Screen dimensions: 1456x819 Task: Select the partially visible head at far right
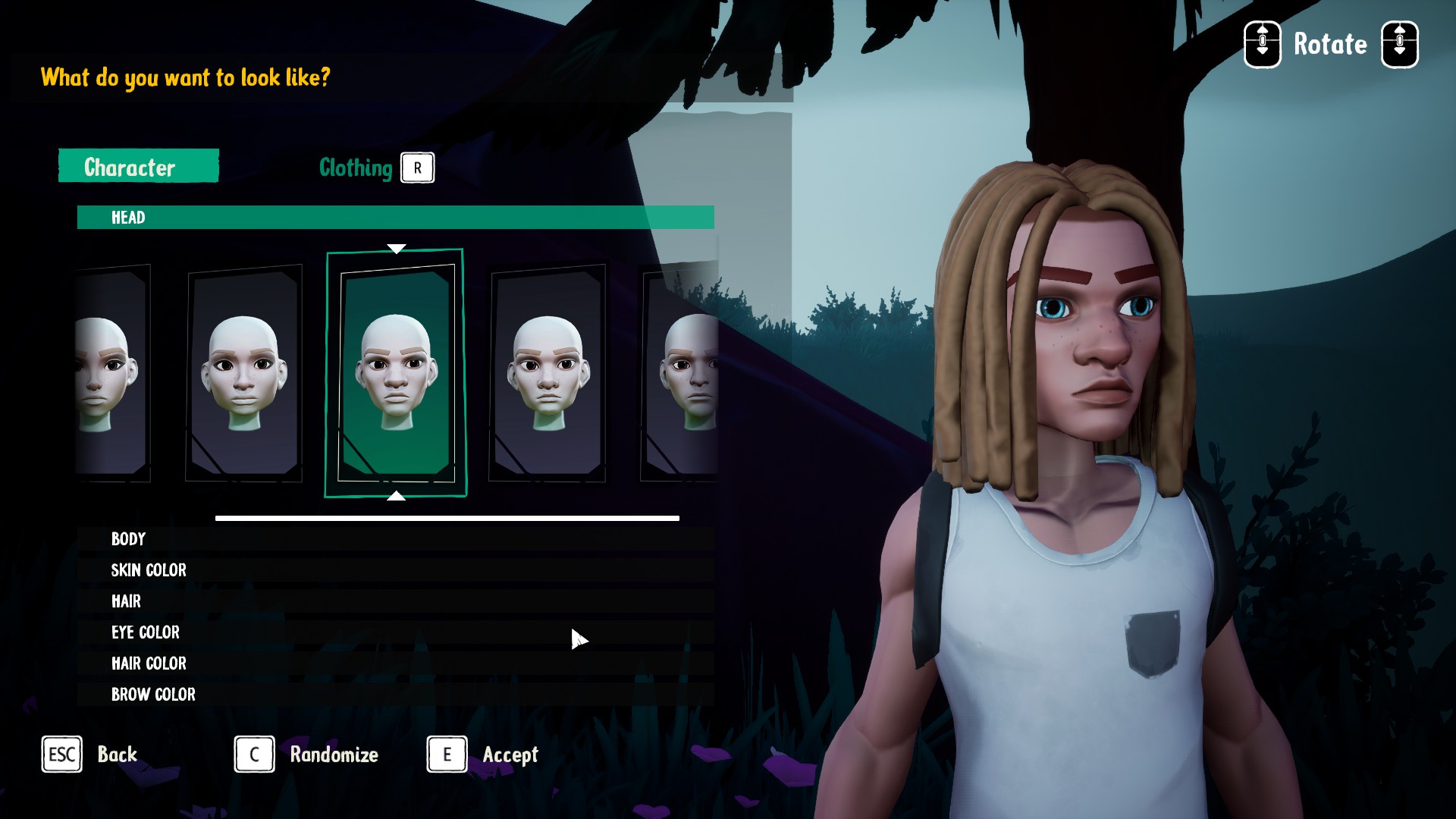click(681, 373)
